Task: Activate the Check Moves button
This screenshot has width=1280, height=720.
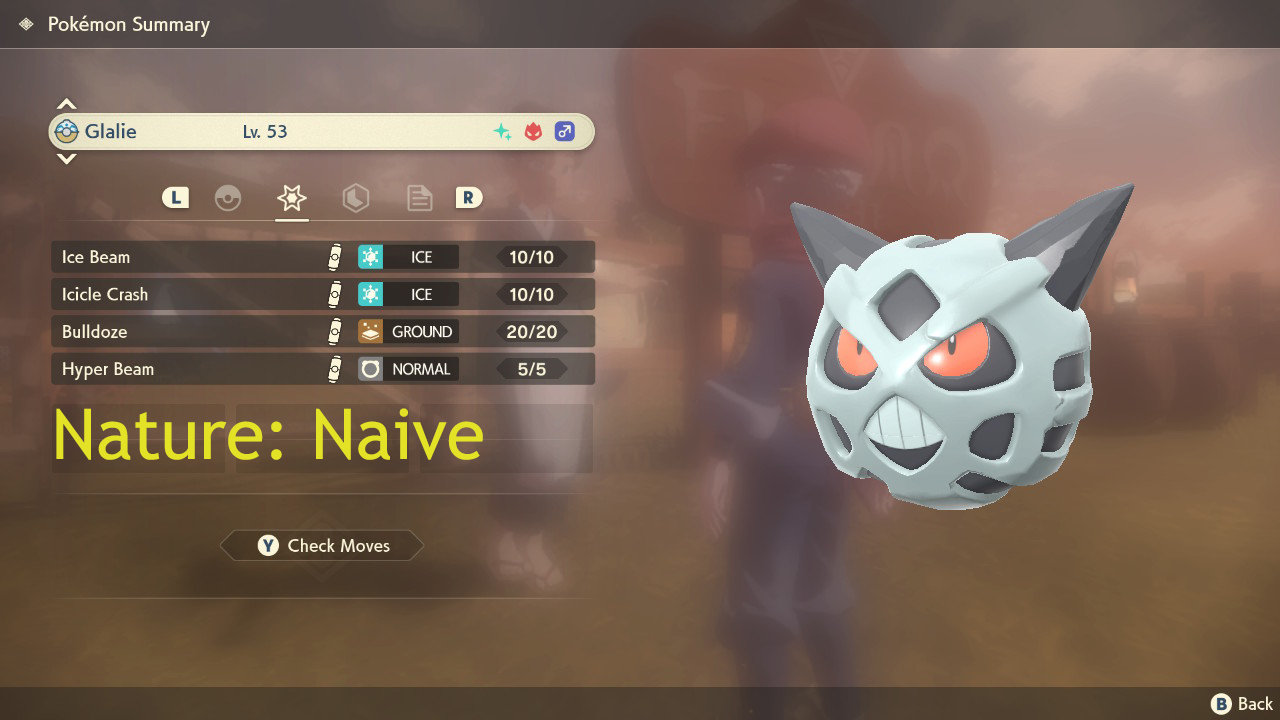Action: pos(321,545)
